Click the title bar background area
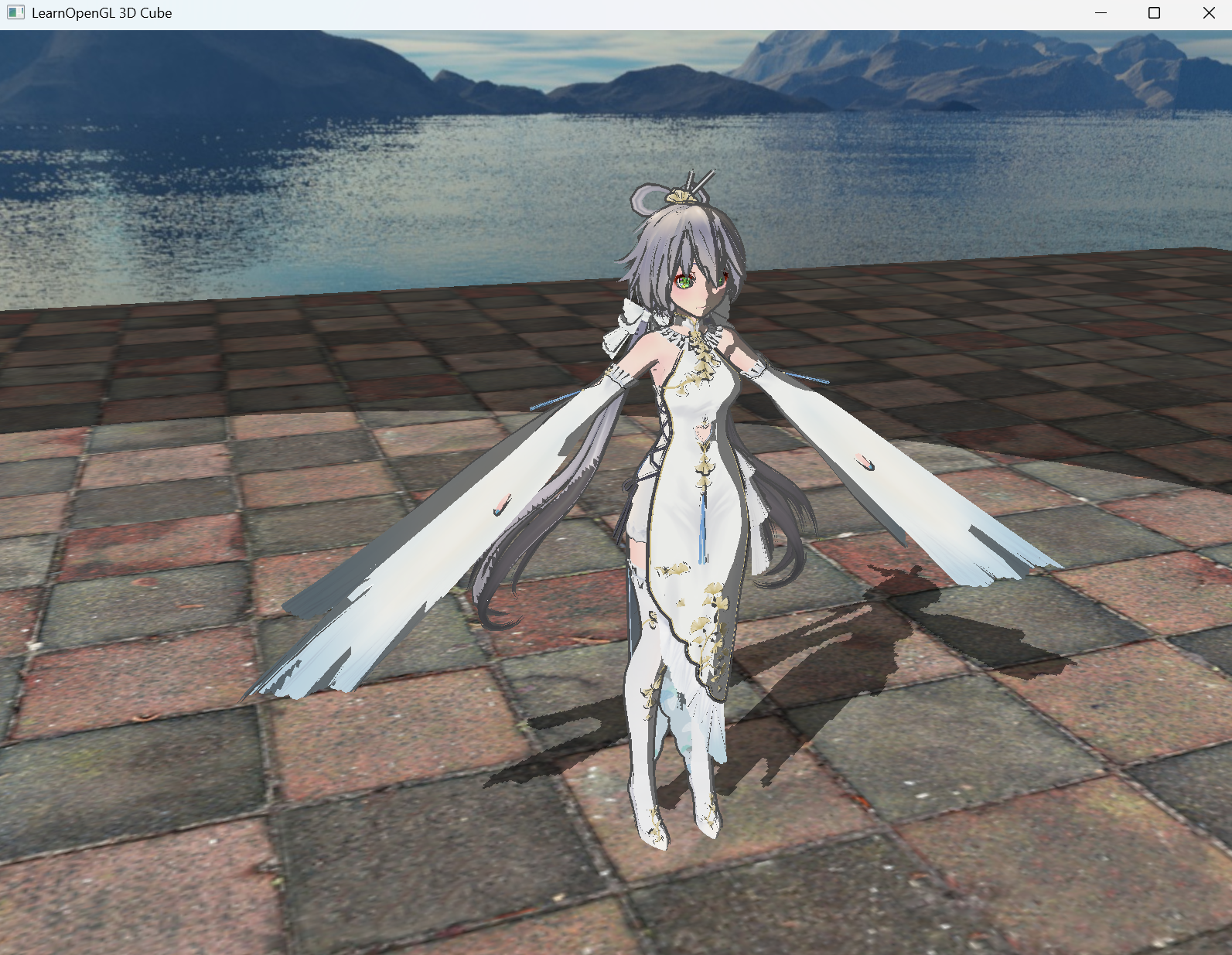The width and height of the screenshot is (1232, 955). (x=541, y=12)
